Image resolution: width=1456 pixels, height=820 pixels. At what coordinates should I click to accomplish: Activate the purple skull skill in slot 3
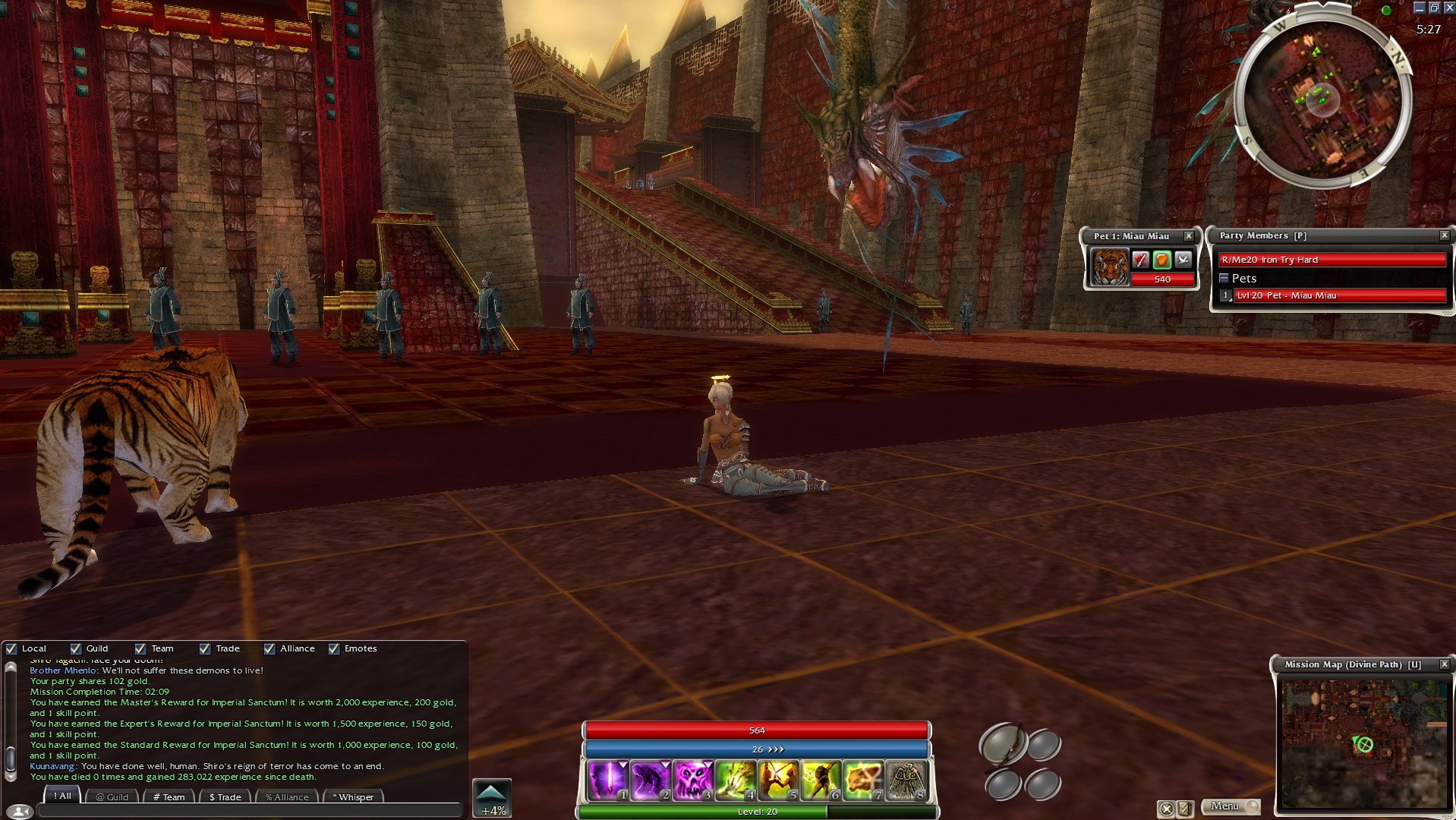(692, 780)
